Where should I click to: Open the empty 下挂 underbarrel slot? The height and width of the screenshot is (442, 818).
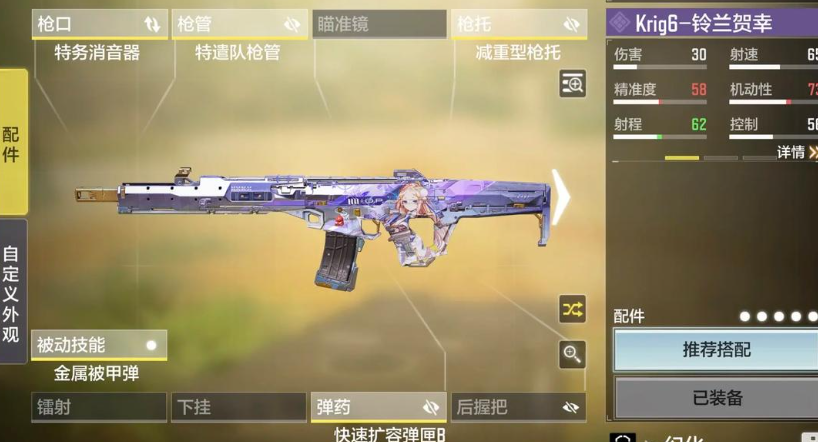point(238,407)
